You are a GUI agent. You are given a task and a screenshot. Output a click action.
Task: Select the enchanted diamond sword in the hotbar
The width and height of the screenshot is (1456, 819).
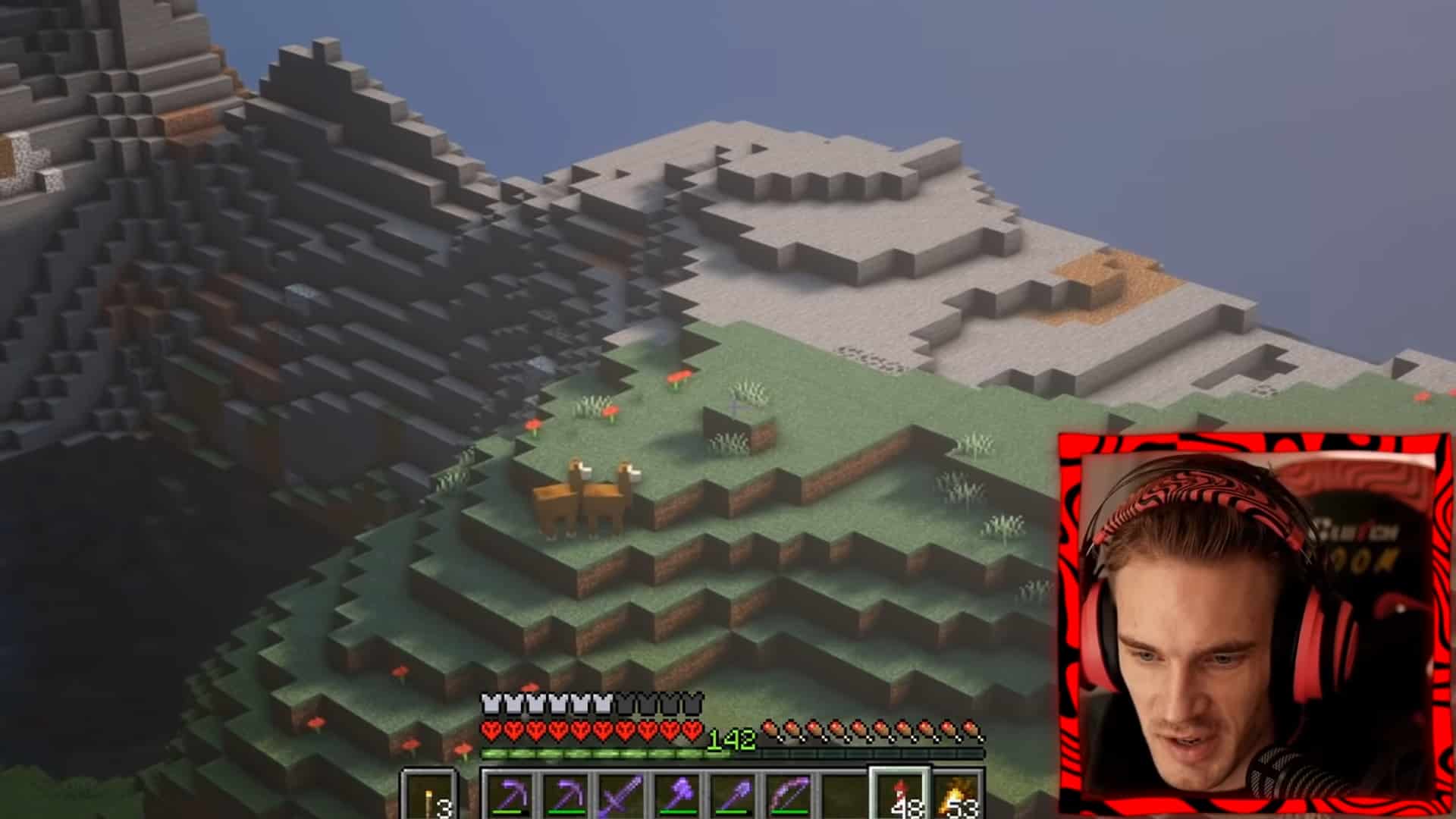coord(622,796)
